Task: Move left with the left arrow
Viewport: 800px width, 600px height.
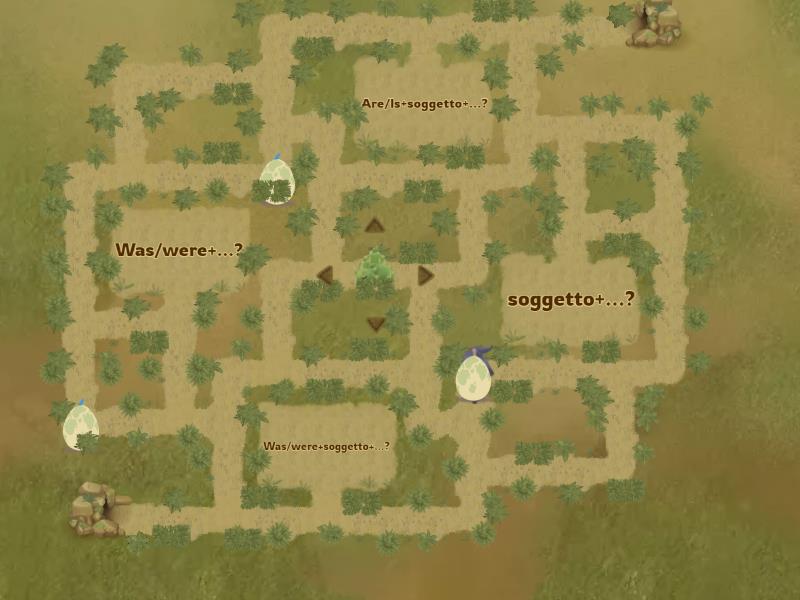Action: [325, 275]
